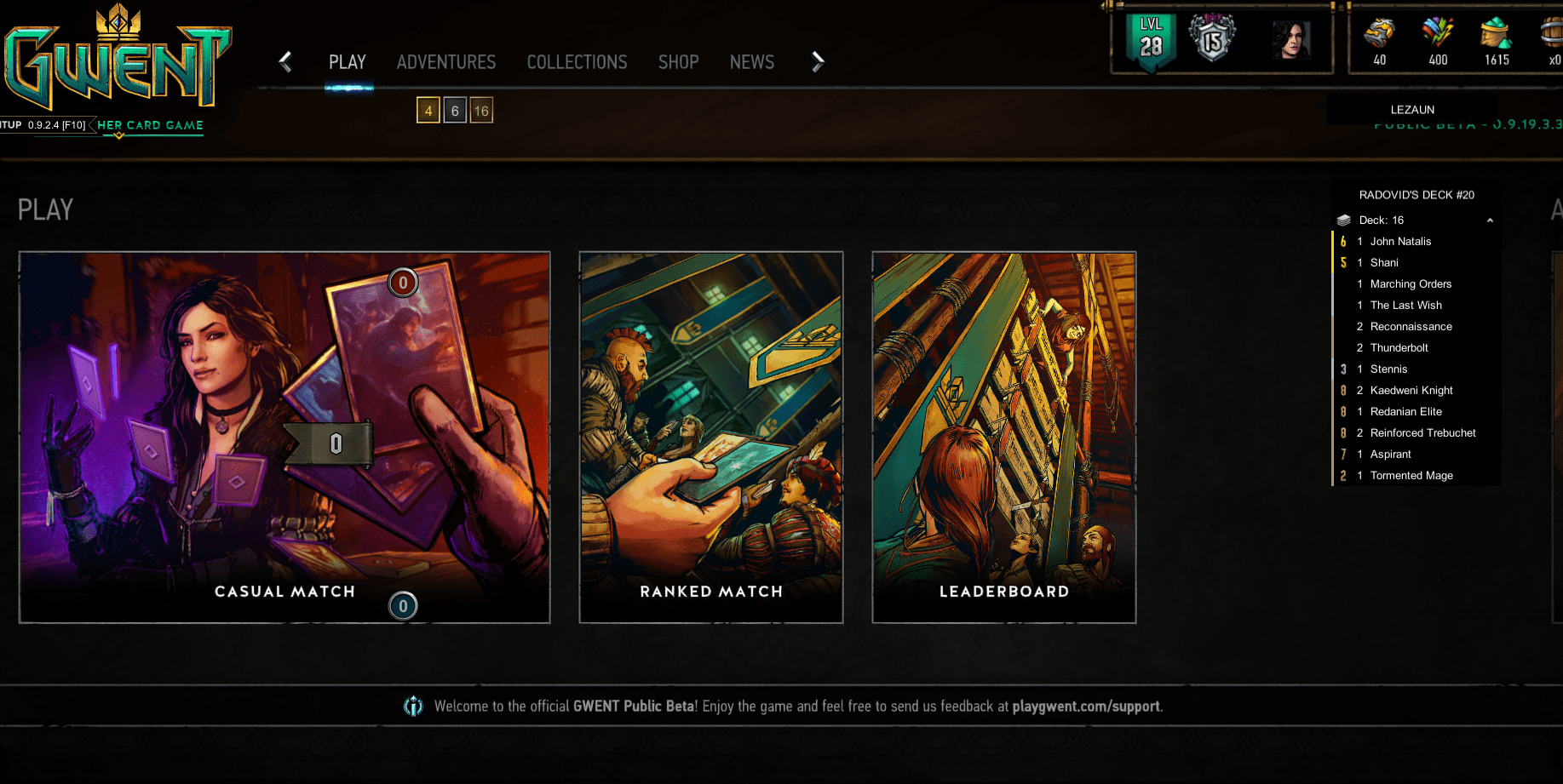Viewport: 1563px width, 784px height.
Task: Open the SHOP menu item
Action: tap(678, 61)
